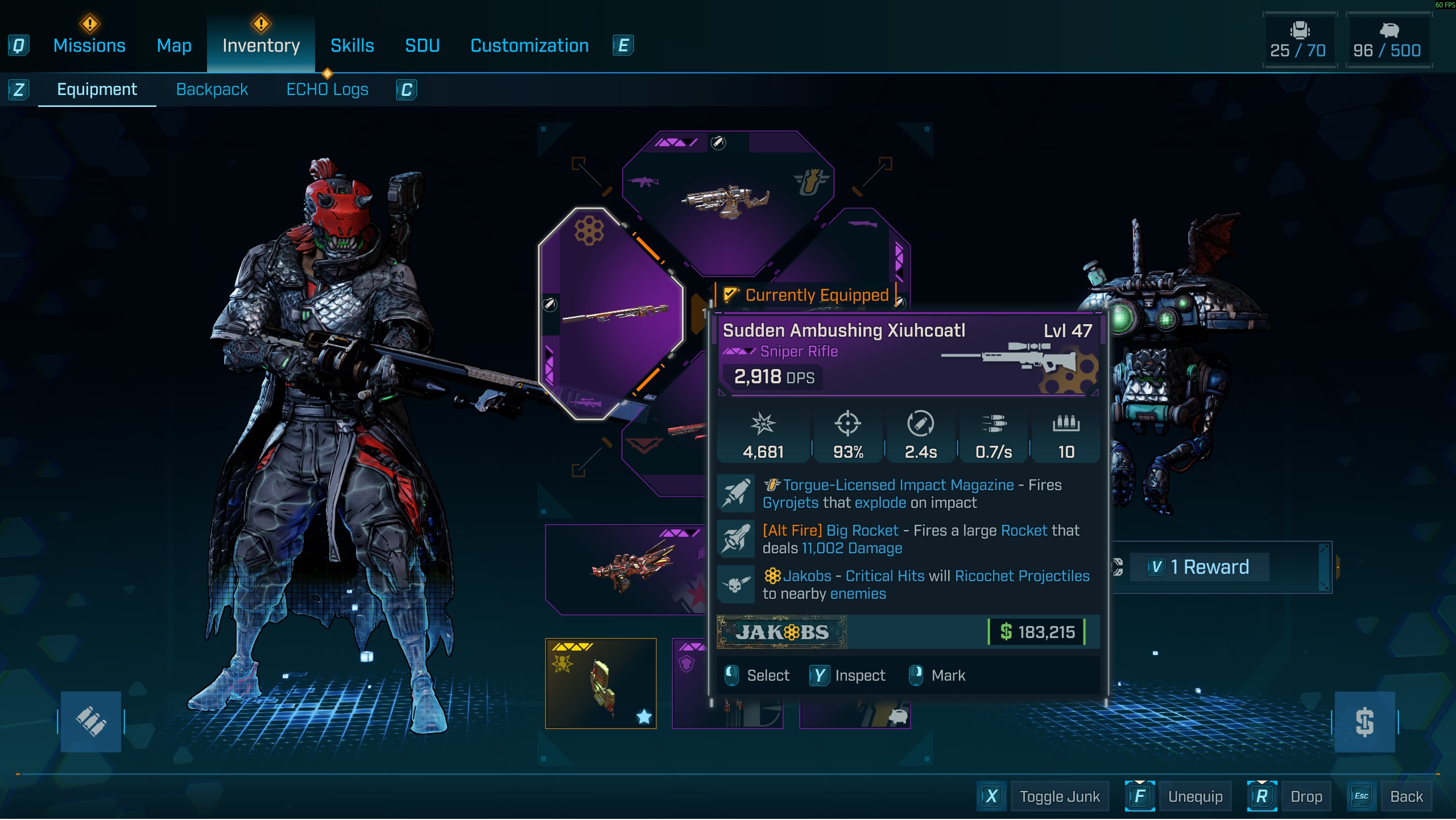The image size is (1456, 820).
Task: Show the Equipment sub-tab
Action: pyautogui.click(x=97, y=89)
